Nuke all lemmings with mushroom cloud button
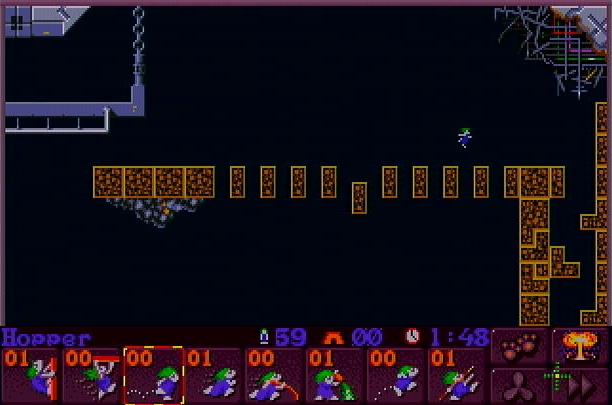The height and width of the screenshot is (405, 612). tap(580, 345)
